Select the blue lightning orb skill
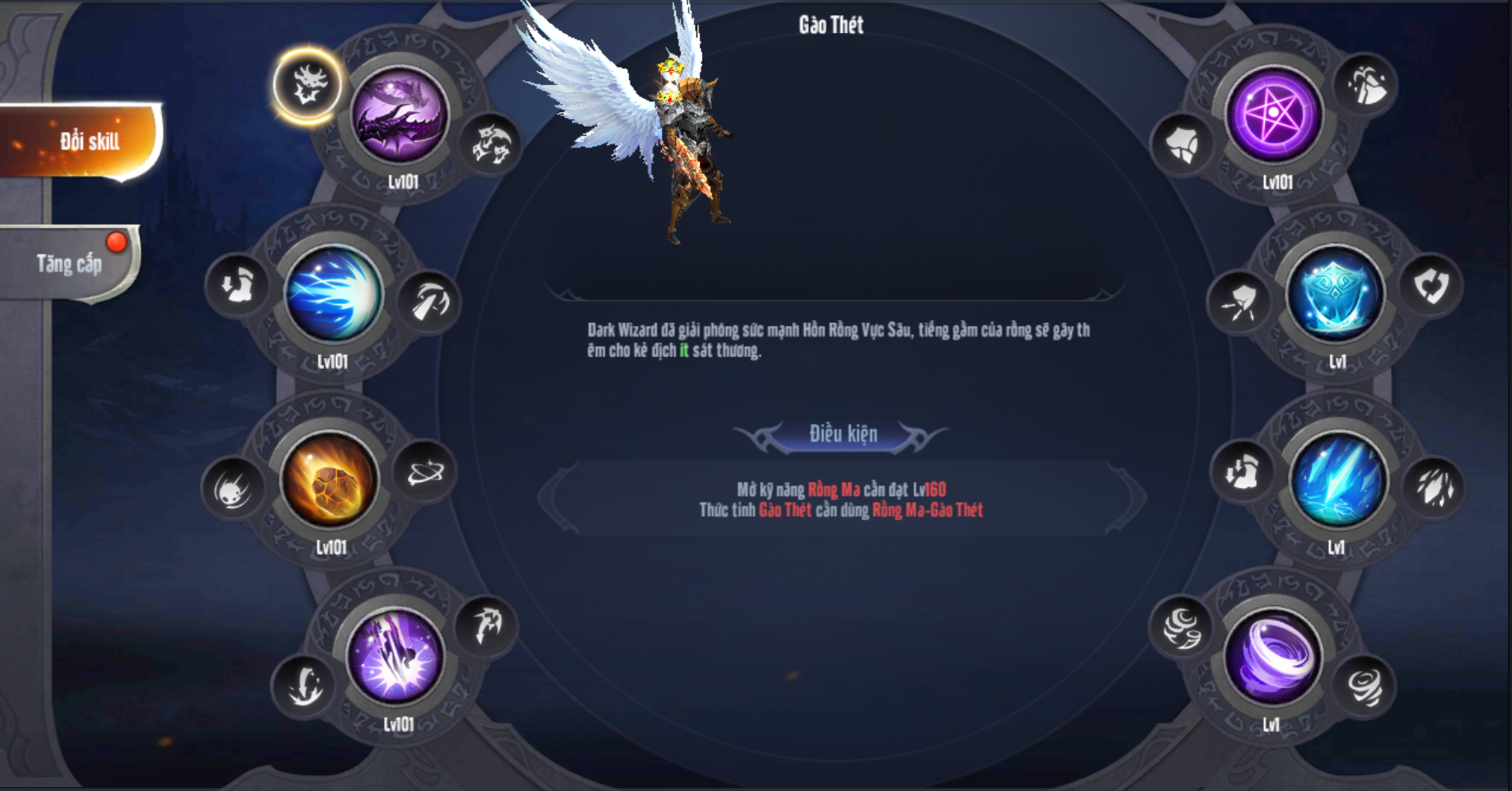This screenshot has width=1512, height=791. pyautogui.click(x=333, y=294)
